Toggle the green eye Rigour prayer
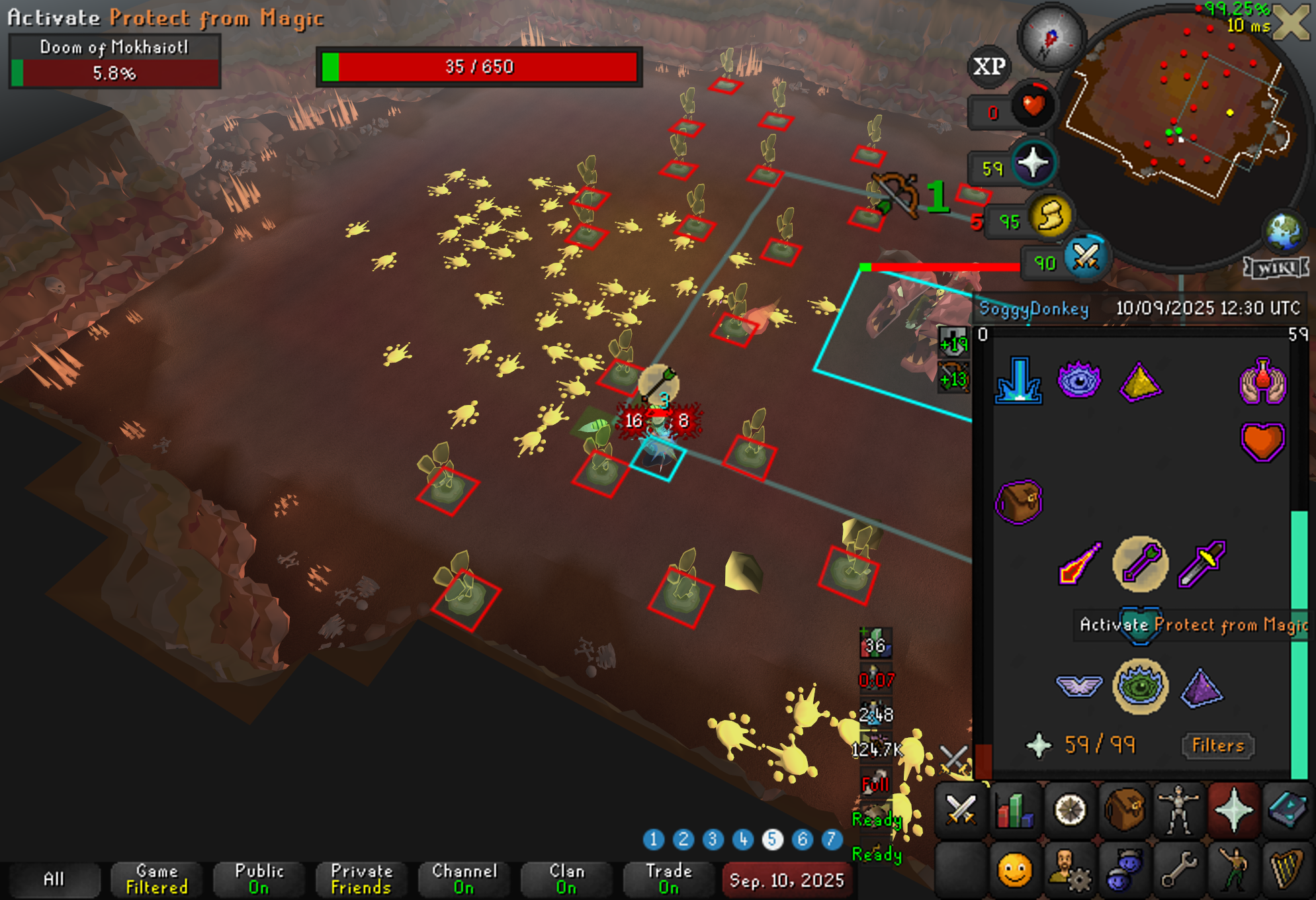 1140,686
